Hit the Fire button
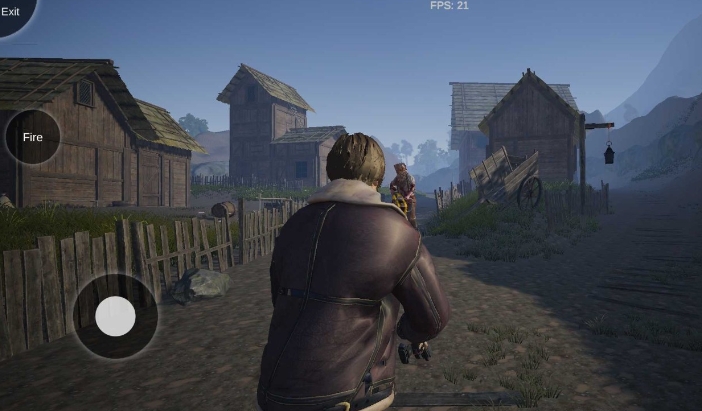 33,137
